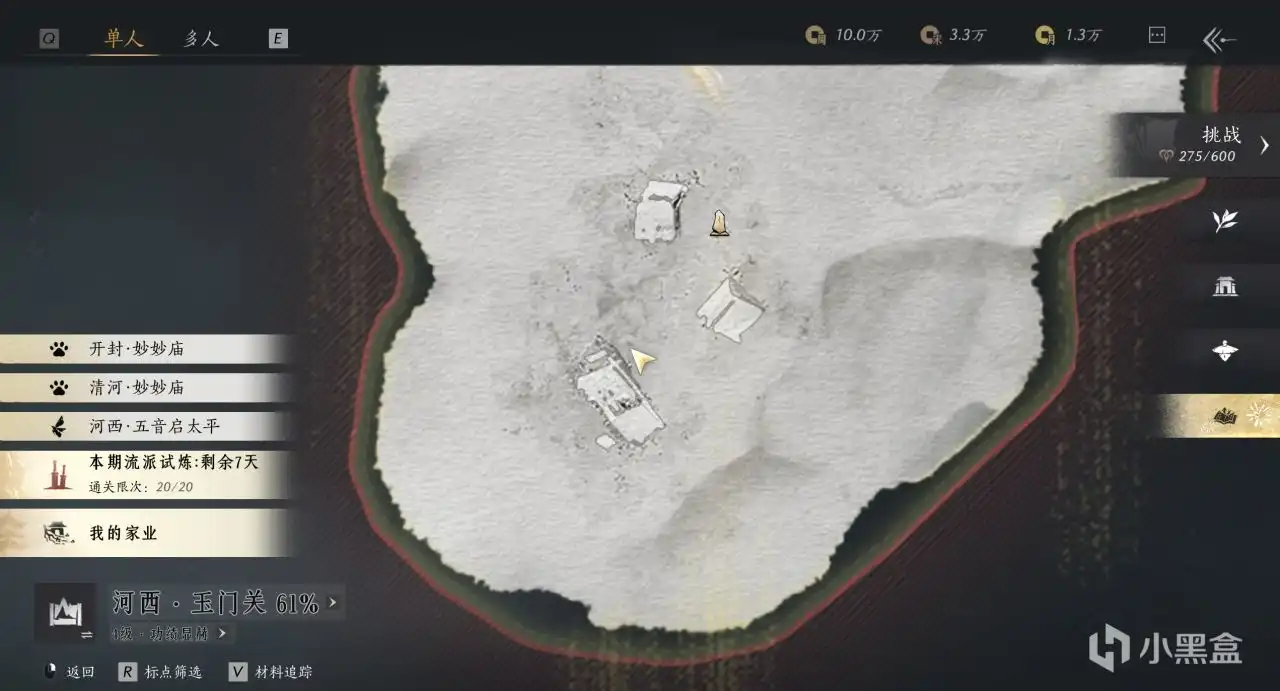Image resolution: width=1280 pixels, height=691 pixels.
Task: Open 我的家业 entry
Action: click(x=124, y=533)
